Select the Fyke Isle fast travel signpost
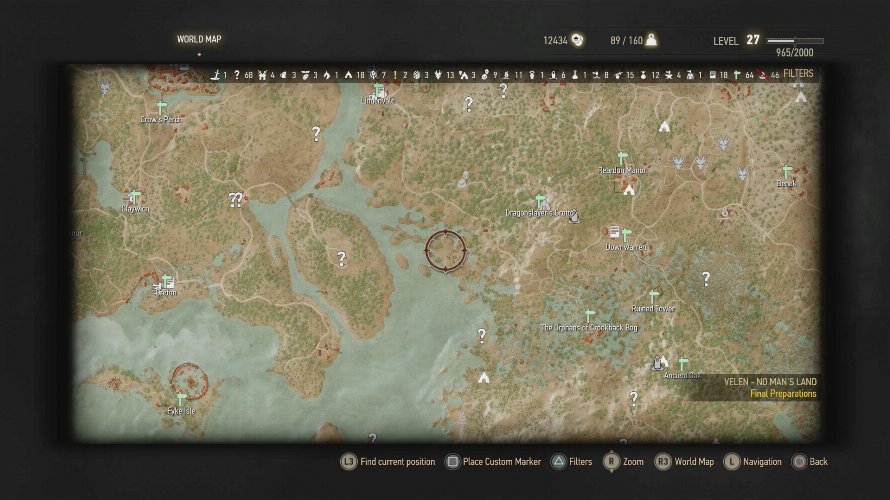890x500 pixels. [181, 399]
